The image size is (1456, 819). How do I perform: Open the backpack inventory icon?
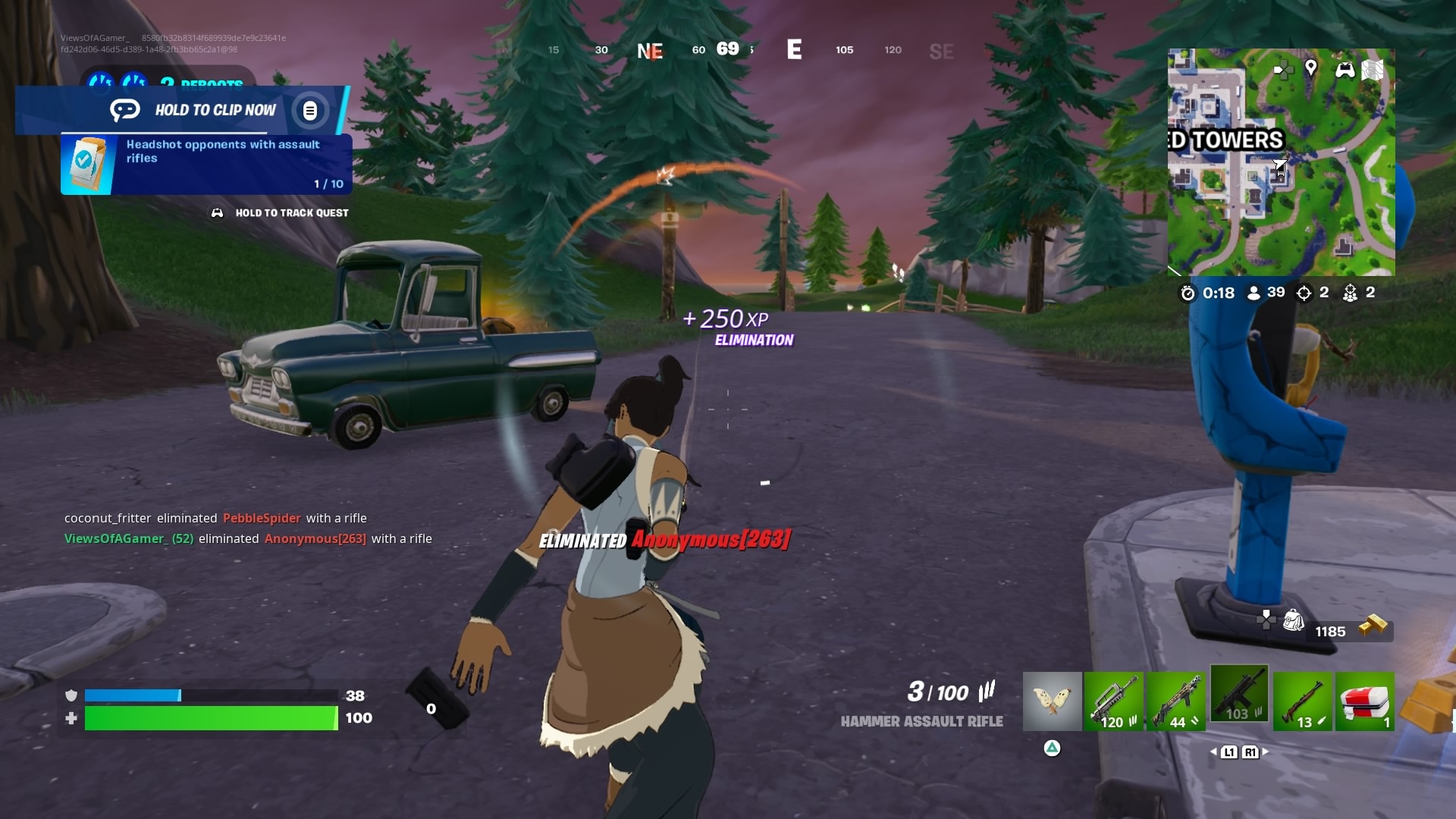(x=1293, y=621)
